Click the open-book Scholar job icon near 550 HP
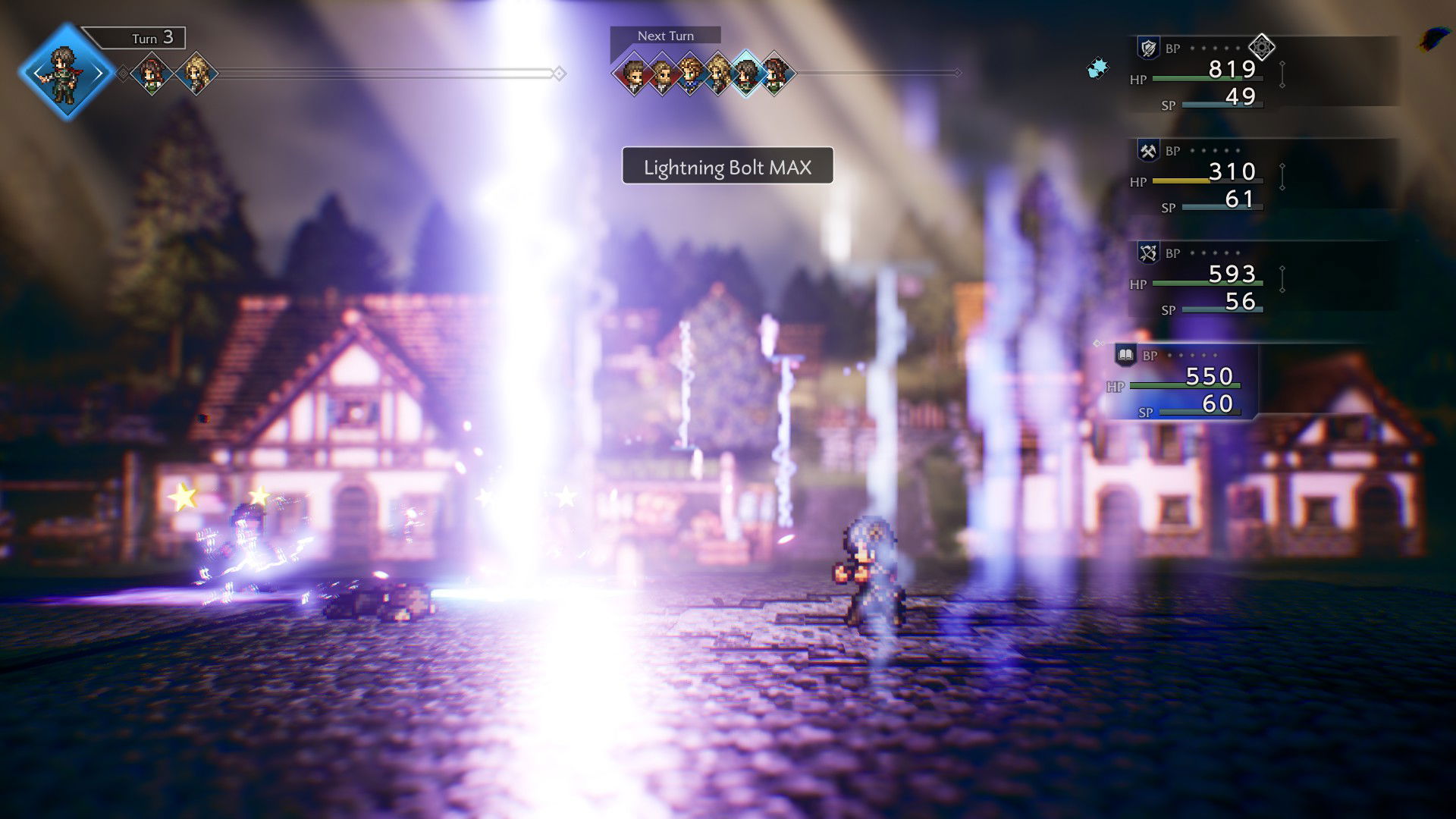Viewport: 1456px width, 819px height. click(1126, 354)
